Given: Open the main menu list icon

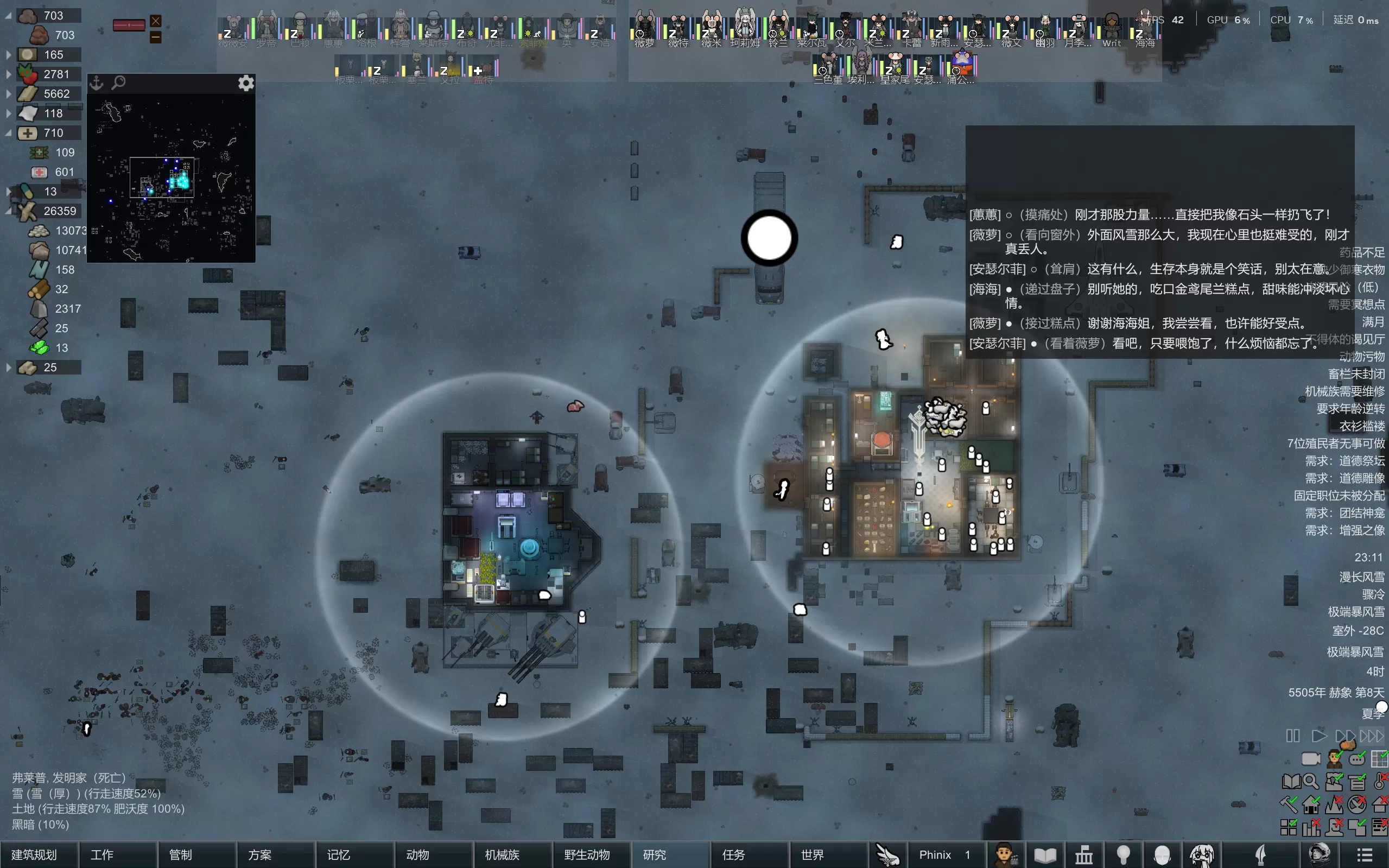Looking at the screenshot, I should point(1365,855).
